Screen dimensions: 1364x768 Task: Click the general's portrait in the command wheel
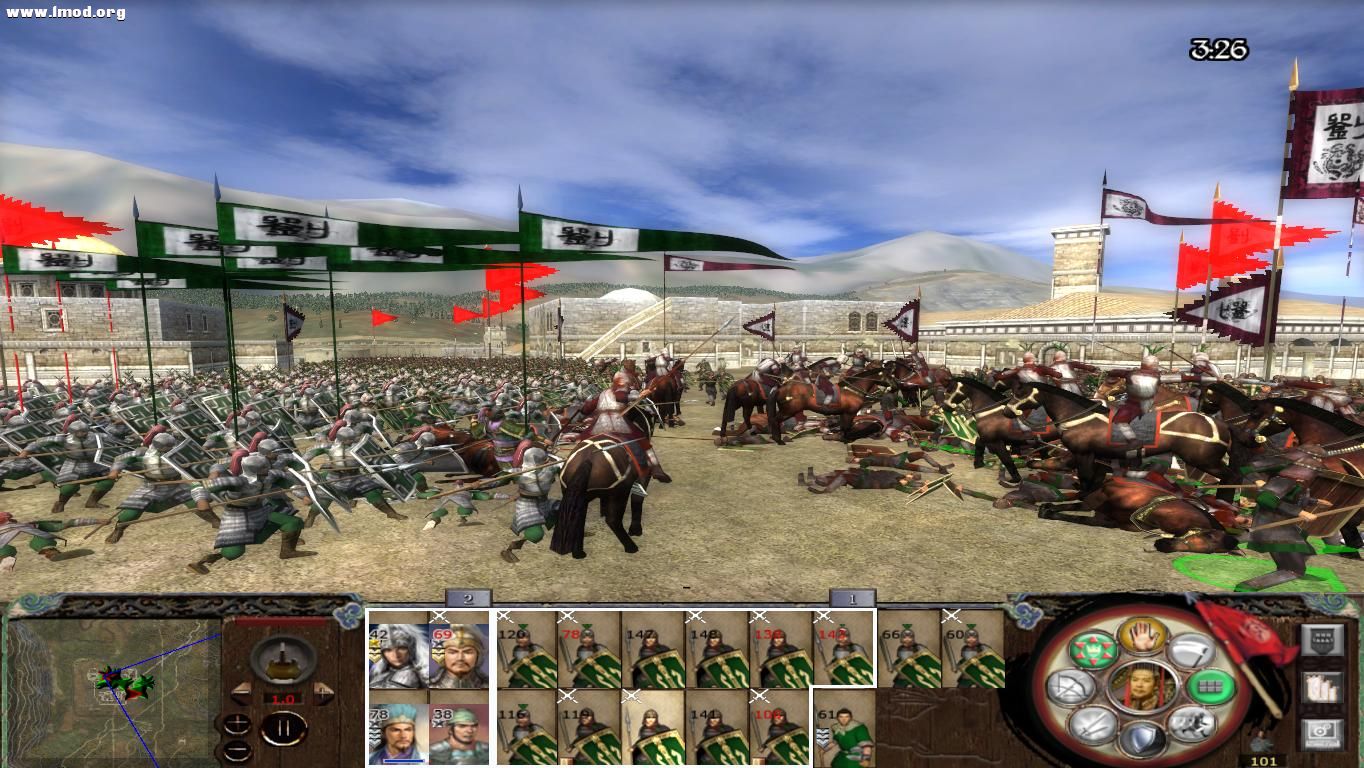1145,688
